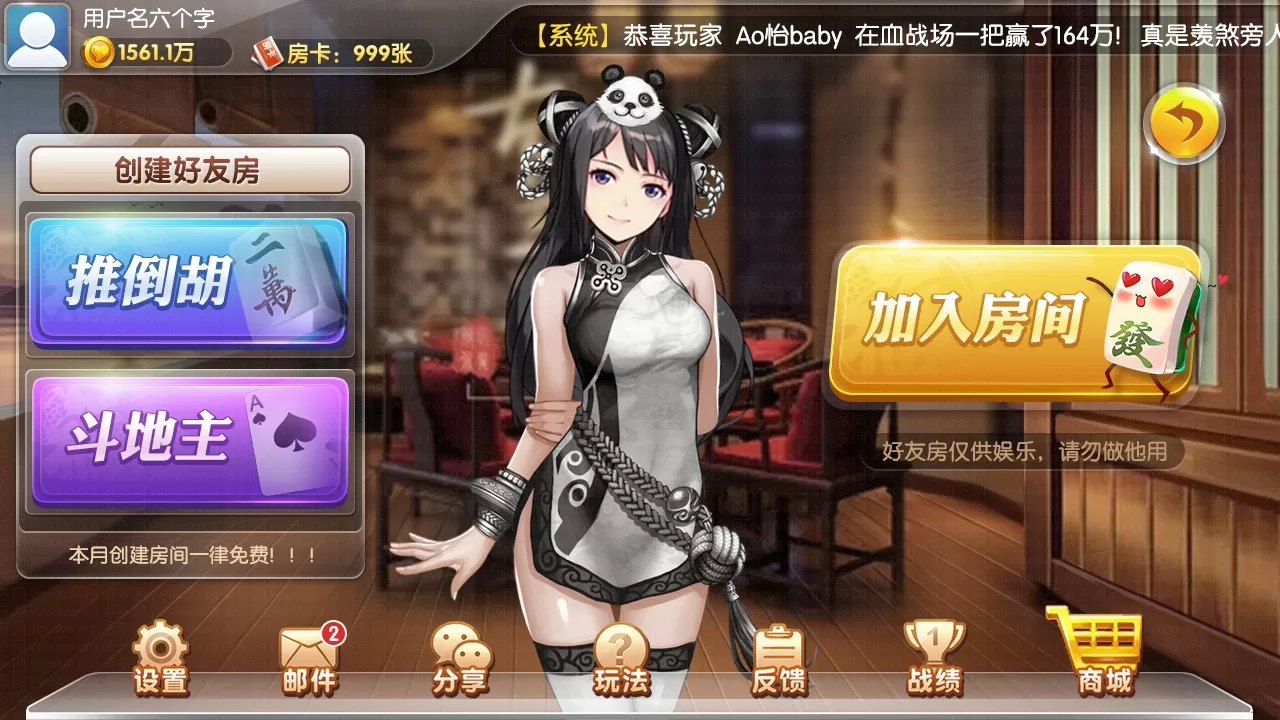Click the 创建好友房 header banner
The width and height of the screenshot is (1280, 720).
click(x=190, y=168)
